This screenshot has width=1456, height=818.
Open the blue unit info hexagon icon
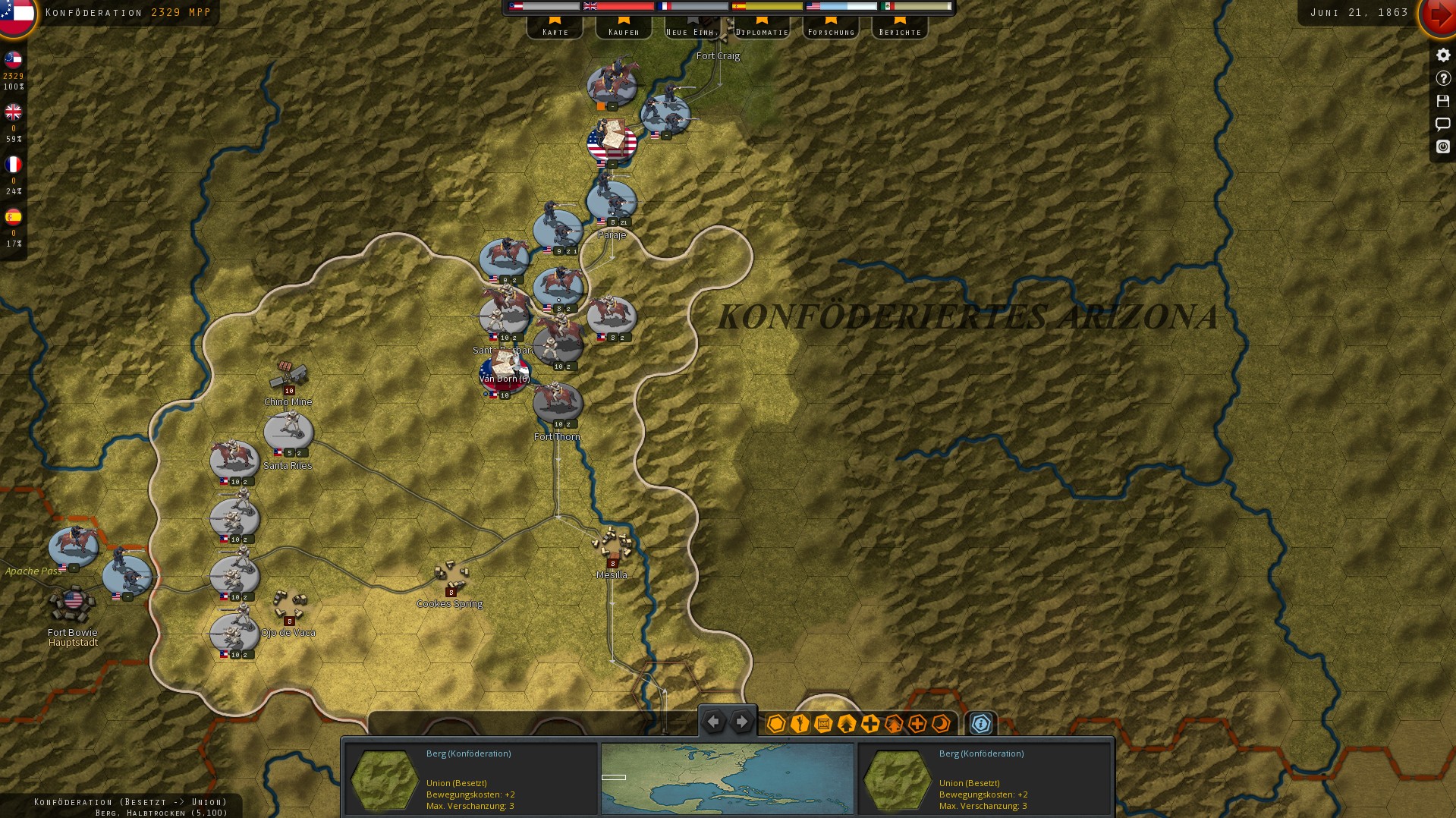(981, 723)
